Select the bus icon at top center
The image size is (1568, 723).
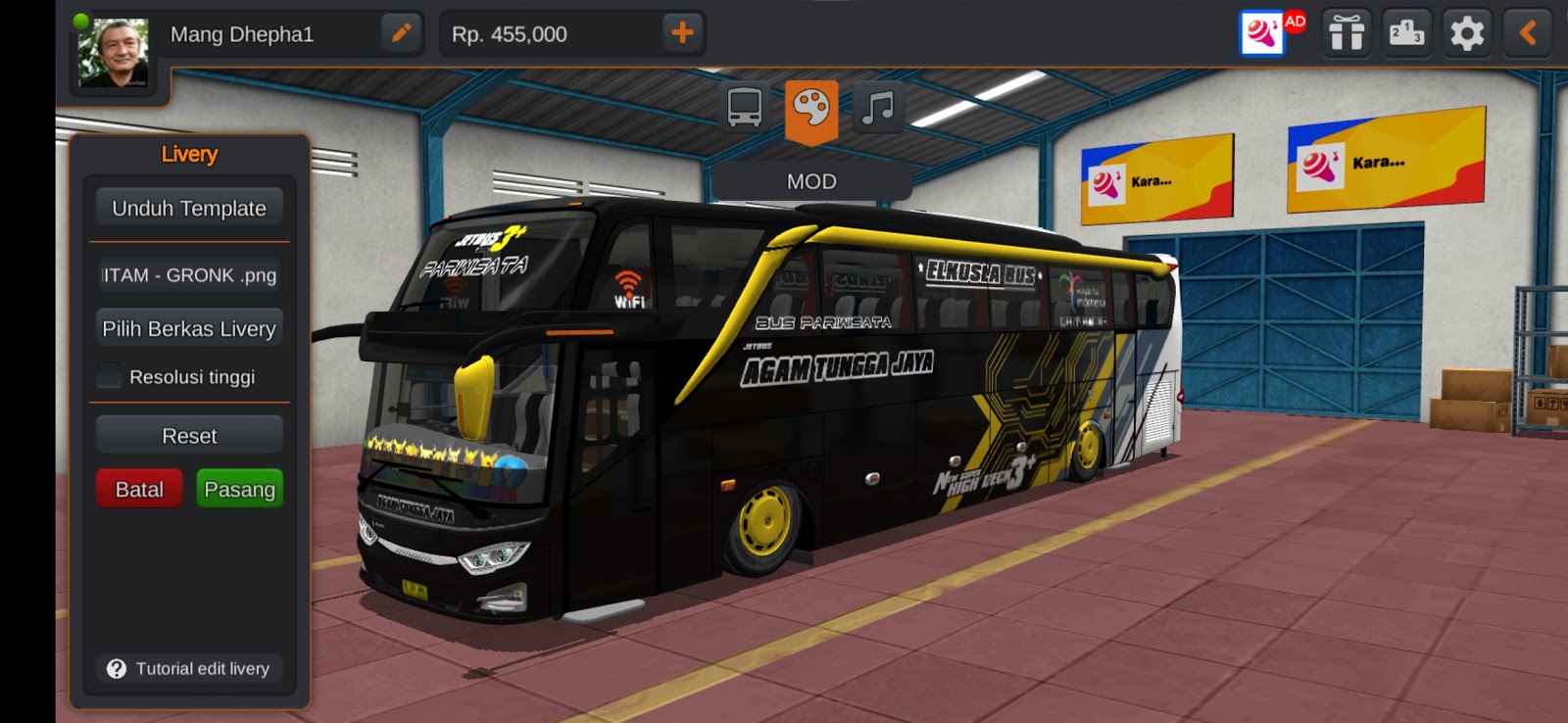coord(745,108)
